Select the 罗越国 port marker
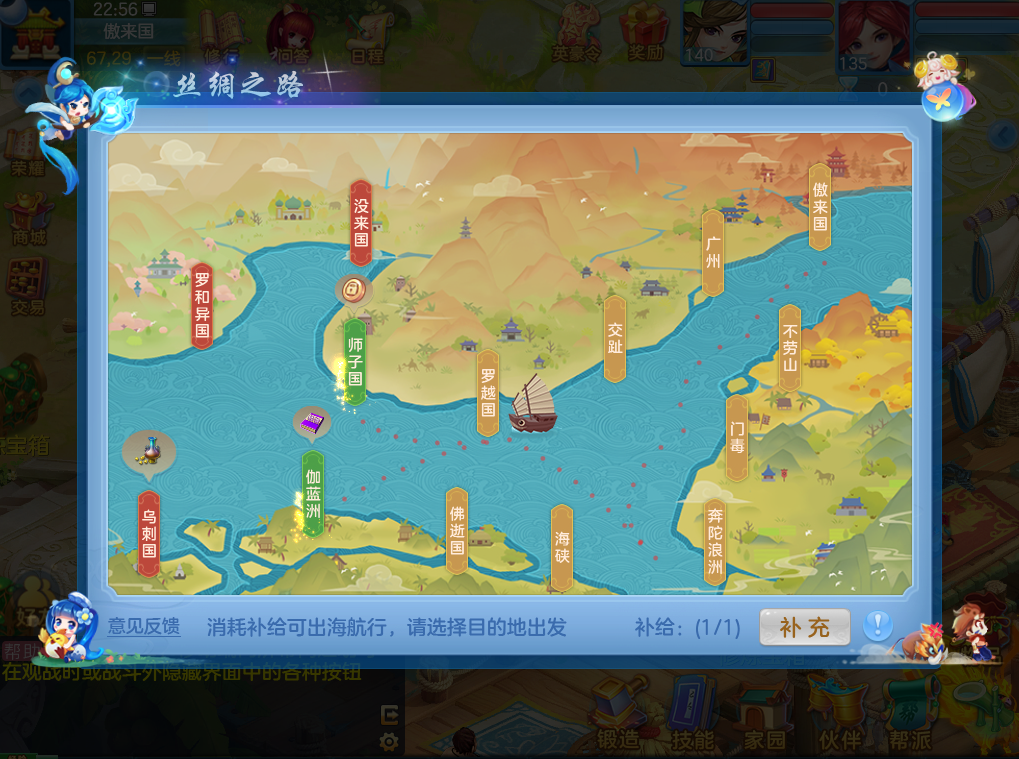Viewport: 1019px width, 759px height. coord(488,392)
